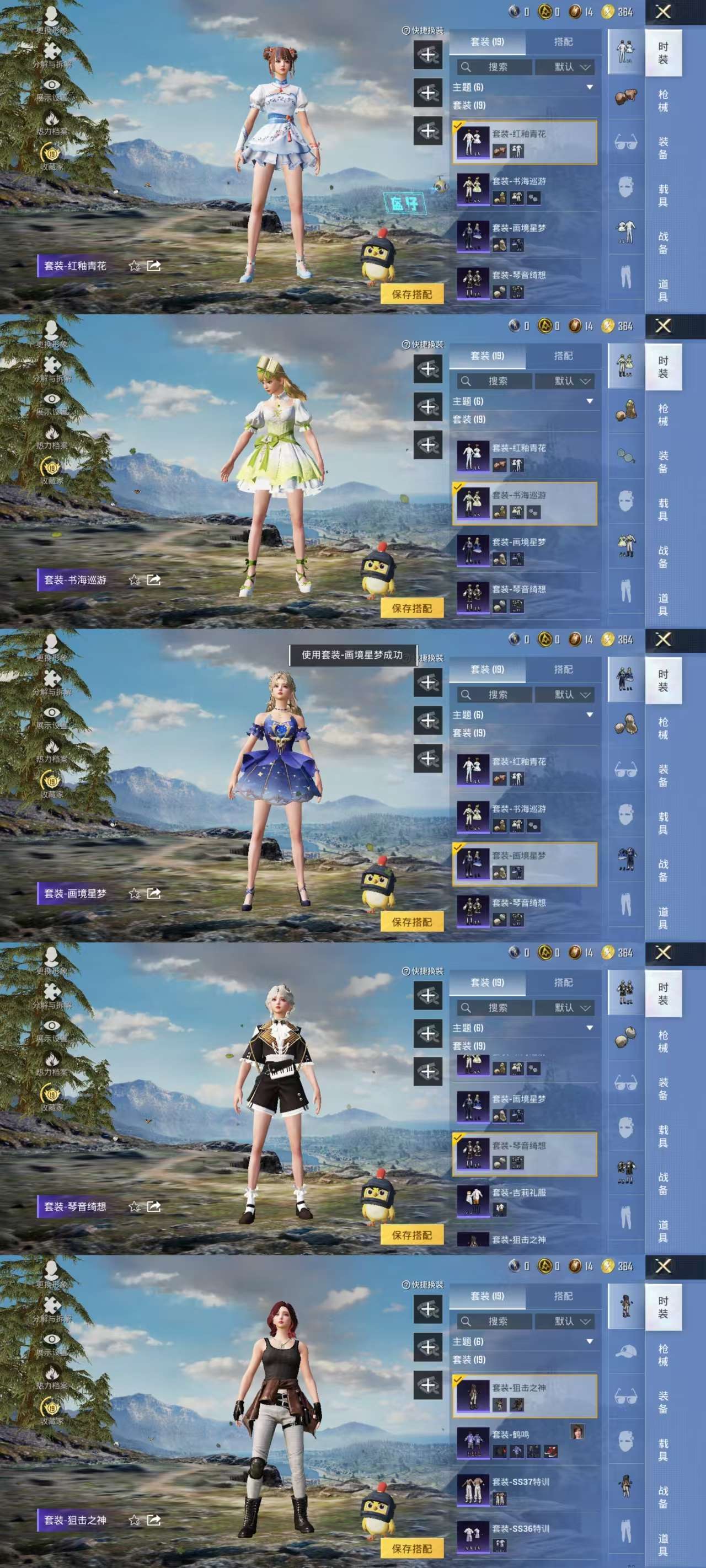Screen dimensions: 706x1568
Task: Collapse the 主题(6) section
Action: (x=589, y=87)
